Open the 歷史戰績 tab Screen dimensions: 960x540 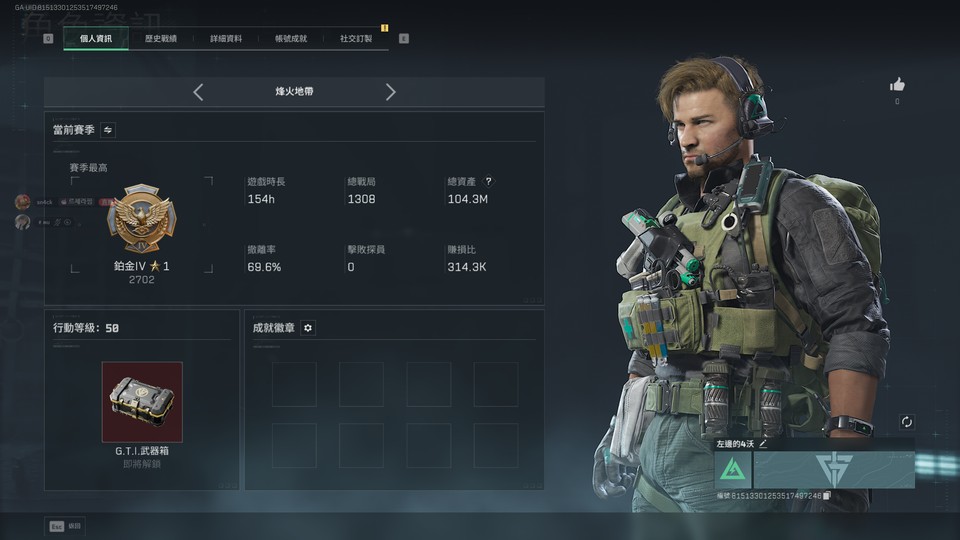160,39
